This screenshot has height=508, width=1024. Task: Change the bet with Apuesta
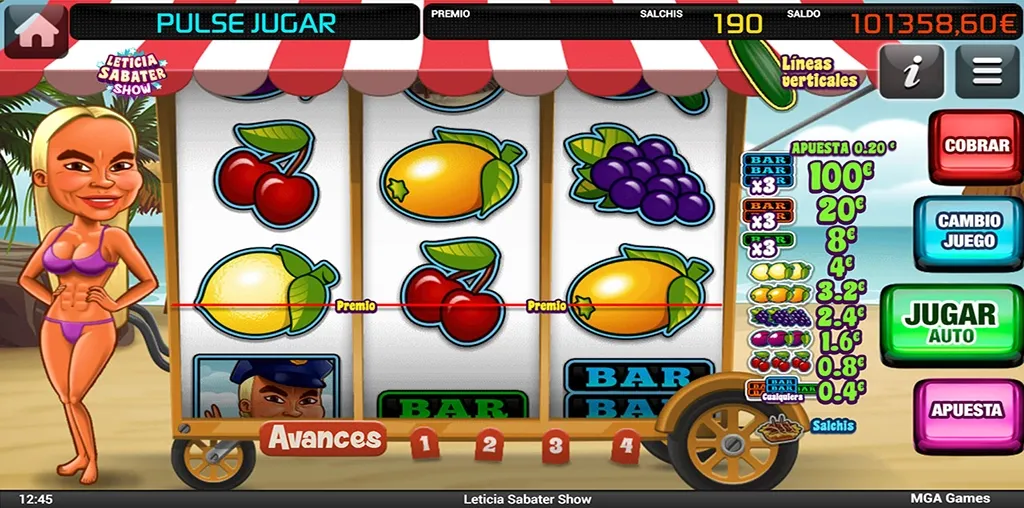(966, 411)
